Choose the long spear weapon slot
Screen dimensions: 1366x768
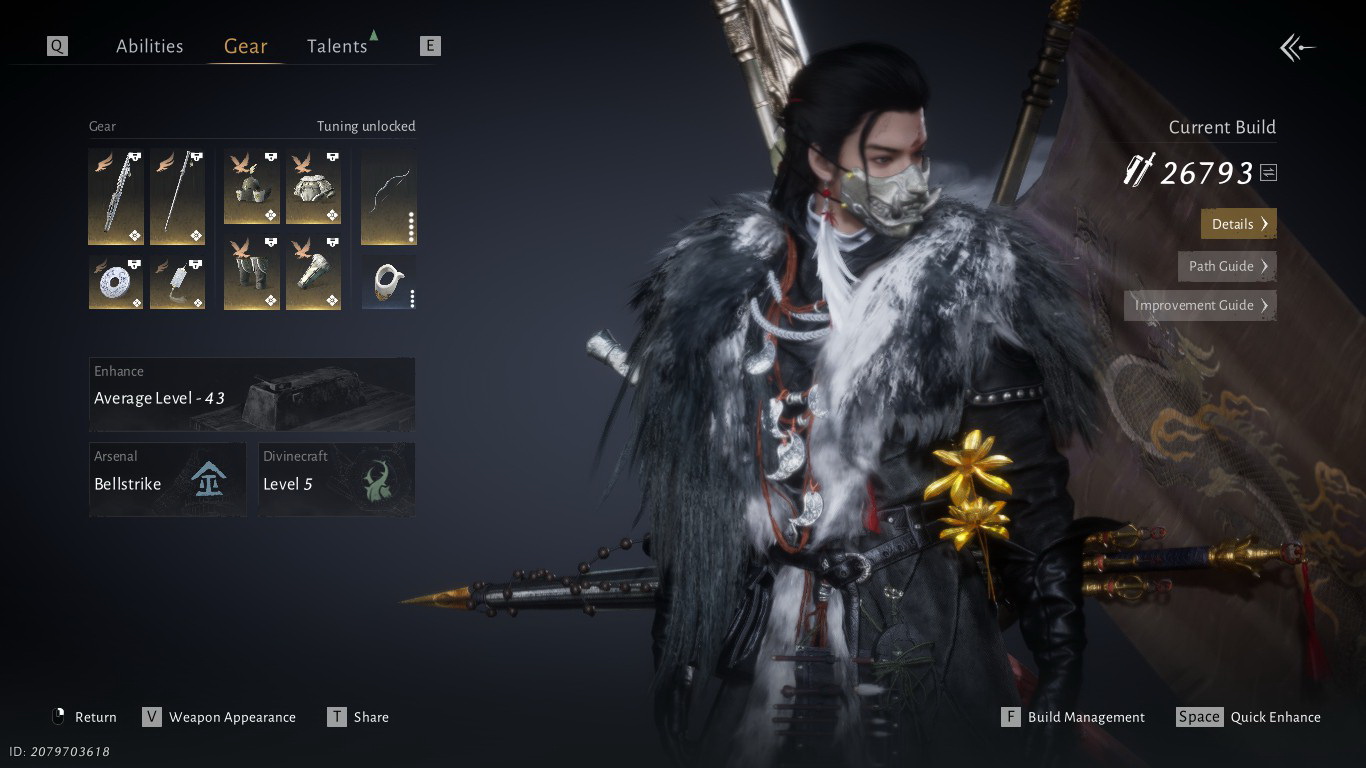coord(177,197)
